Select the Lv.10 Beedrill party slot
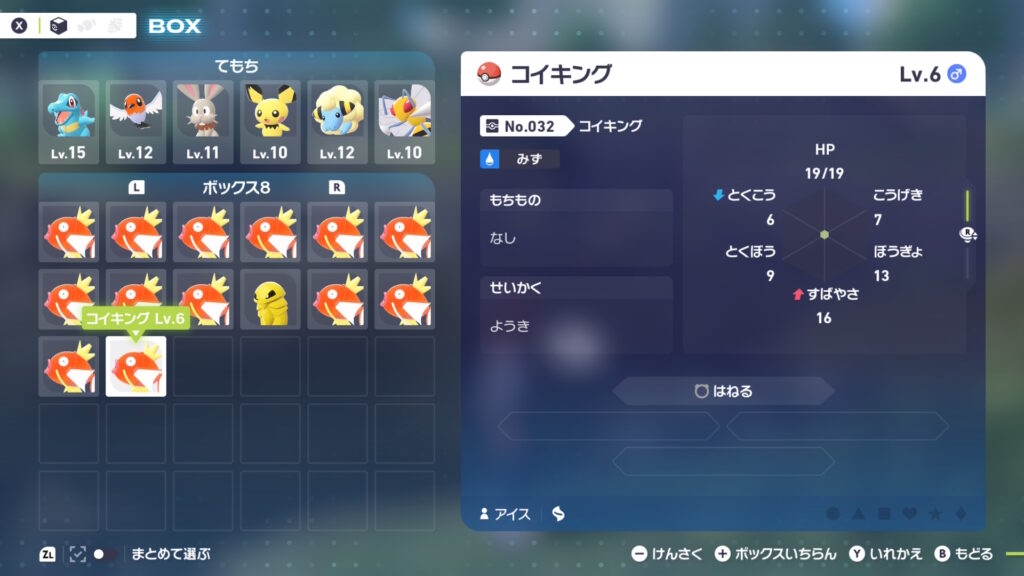 pos(404,122)
